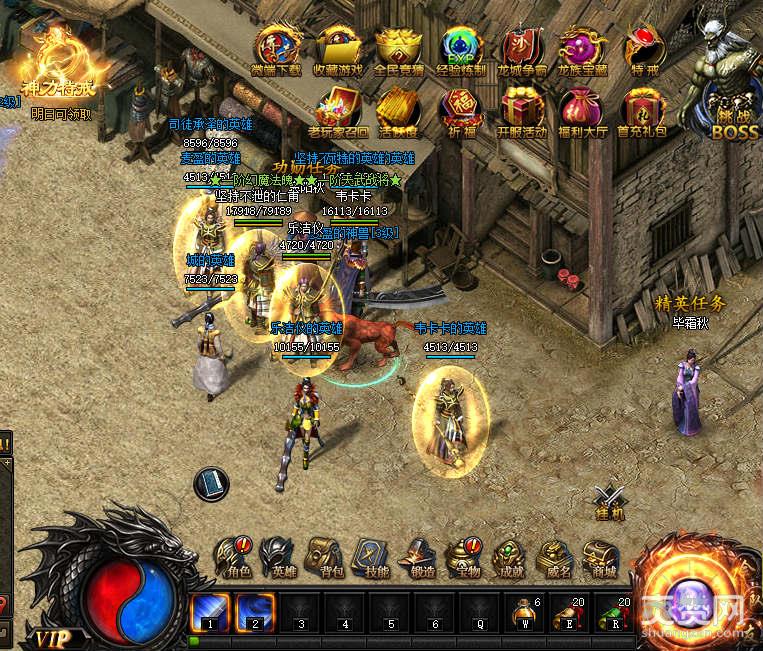The image size is (763, 651).
Task: Open the 锻造 forging menu
Action: point(416,556)
